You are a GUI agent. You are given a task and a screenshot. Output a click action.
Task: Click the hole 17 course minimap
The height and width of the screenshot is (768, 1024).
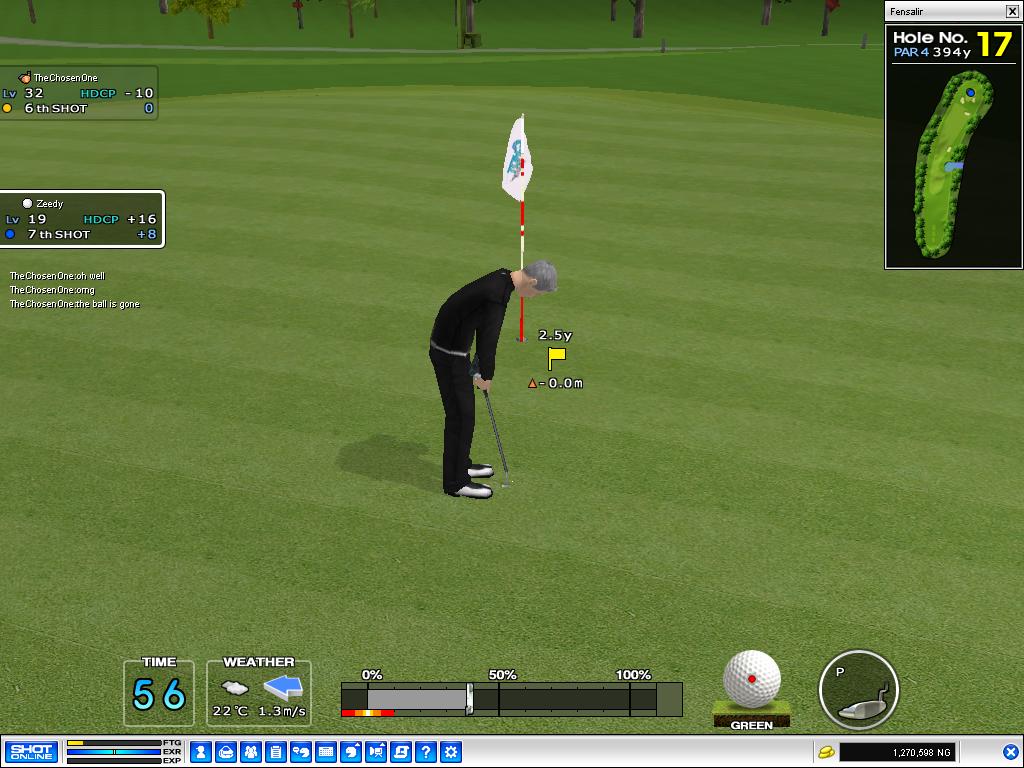pos(953,164)
